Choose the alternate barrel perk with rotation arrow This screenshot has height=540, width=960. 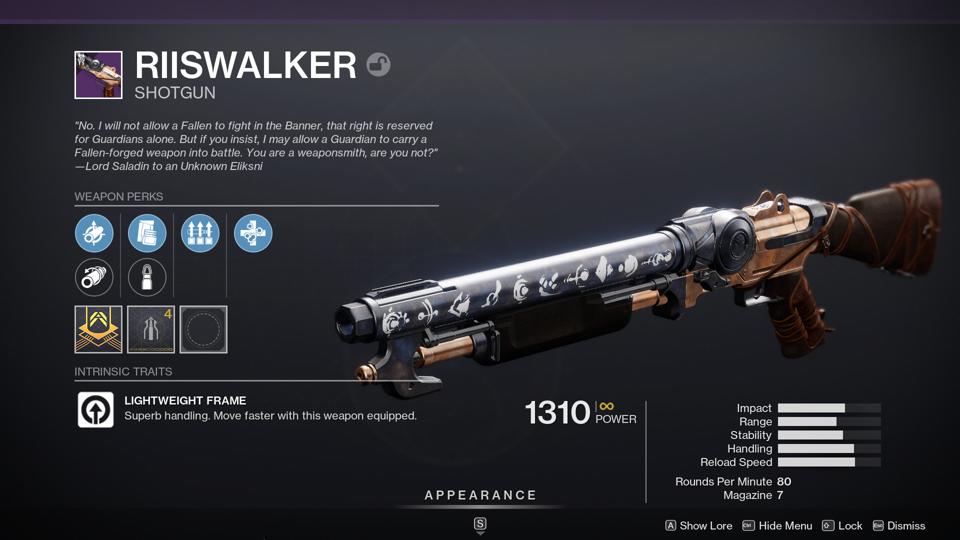[94, 277]
